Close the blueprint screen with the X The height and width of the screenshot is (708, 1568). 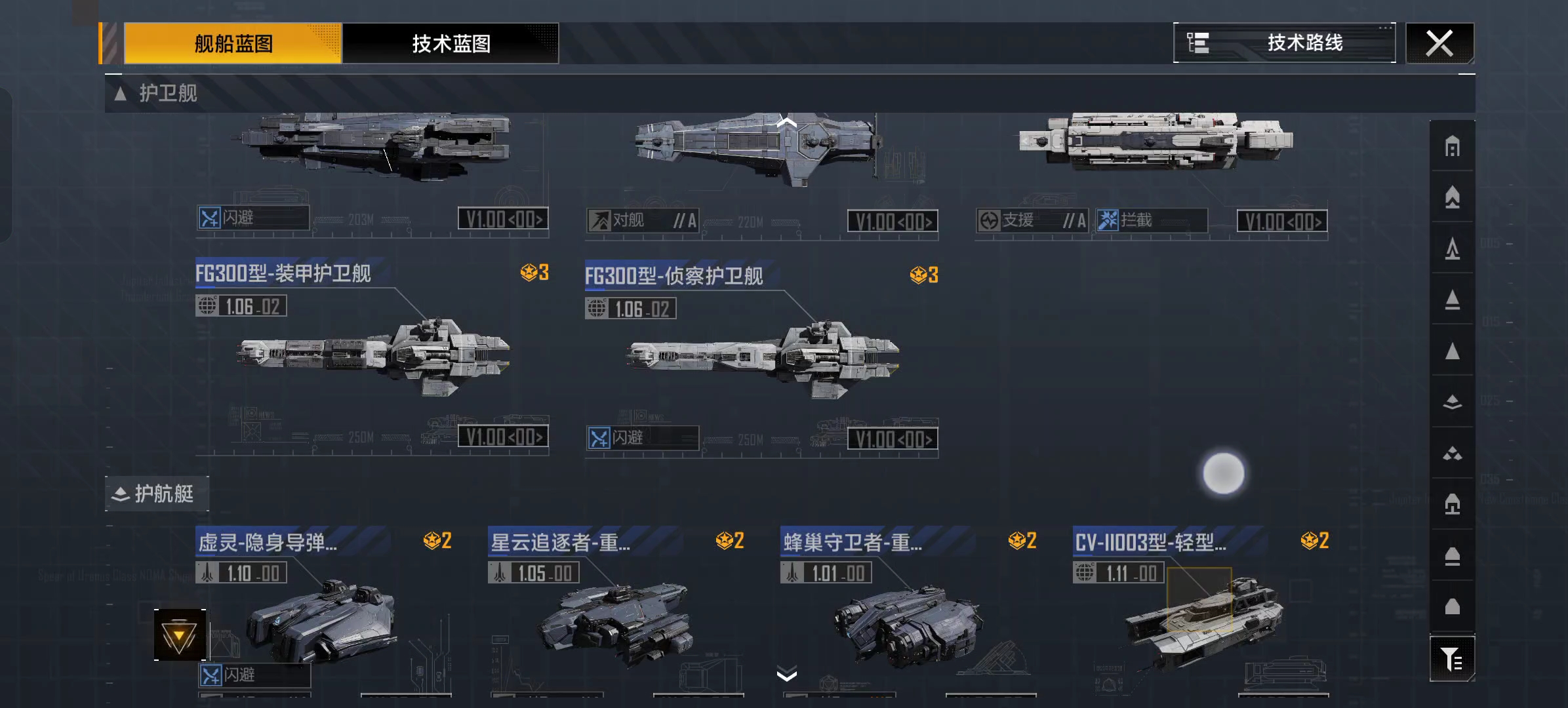1439,44
